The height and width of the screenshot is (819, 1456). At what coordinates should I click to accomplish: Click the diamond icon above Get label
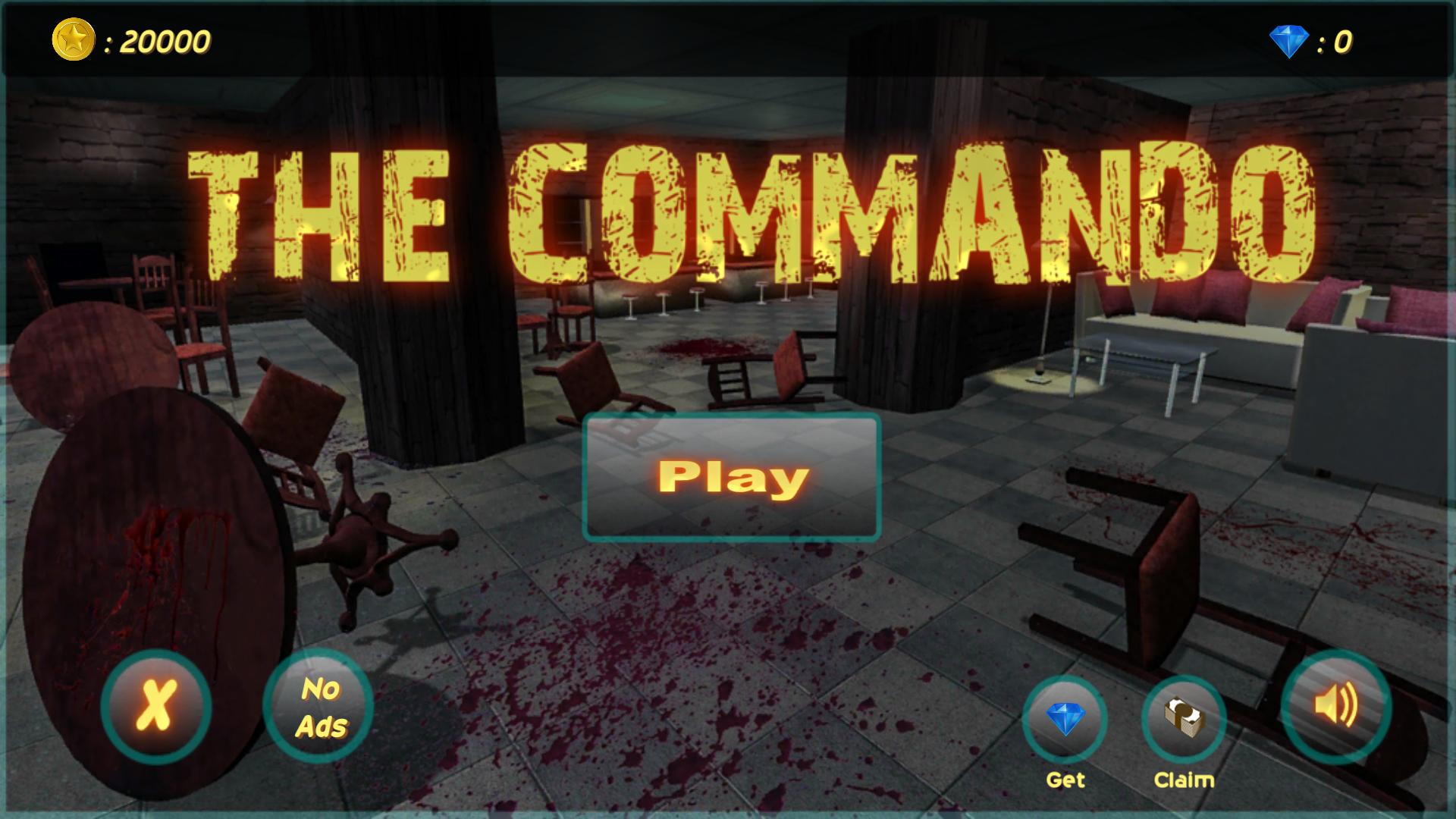point(1066,717)
